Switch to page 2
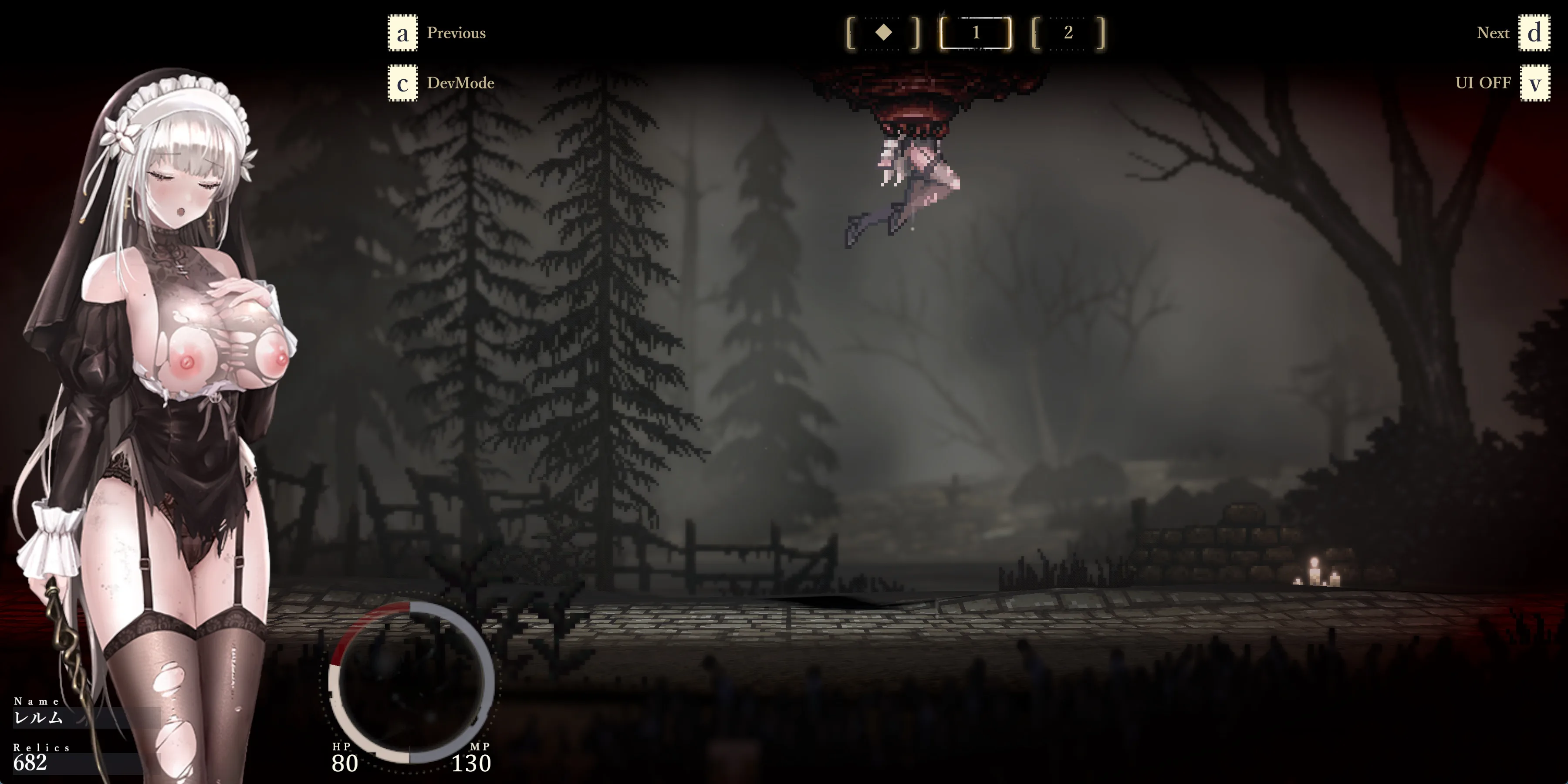This screenshot has width=1568, height=784. (x=1068, y=33)
